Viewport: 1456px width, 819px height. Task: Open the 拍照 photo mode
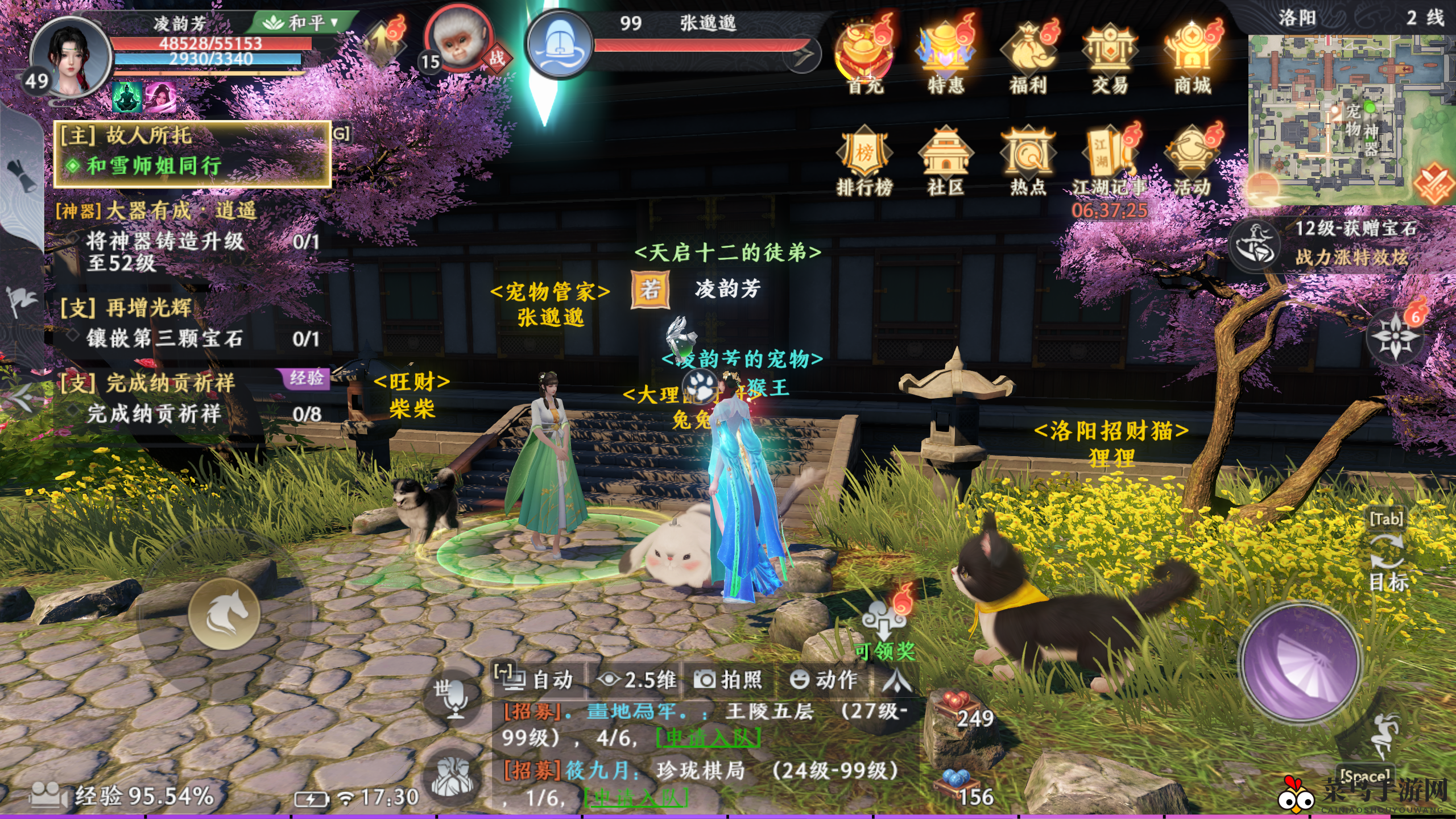point(729,679)
